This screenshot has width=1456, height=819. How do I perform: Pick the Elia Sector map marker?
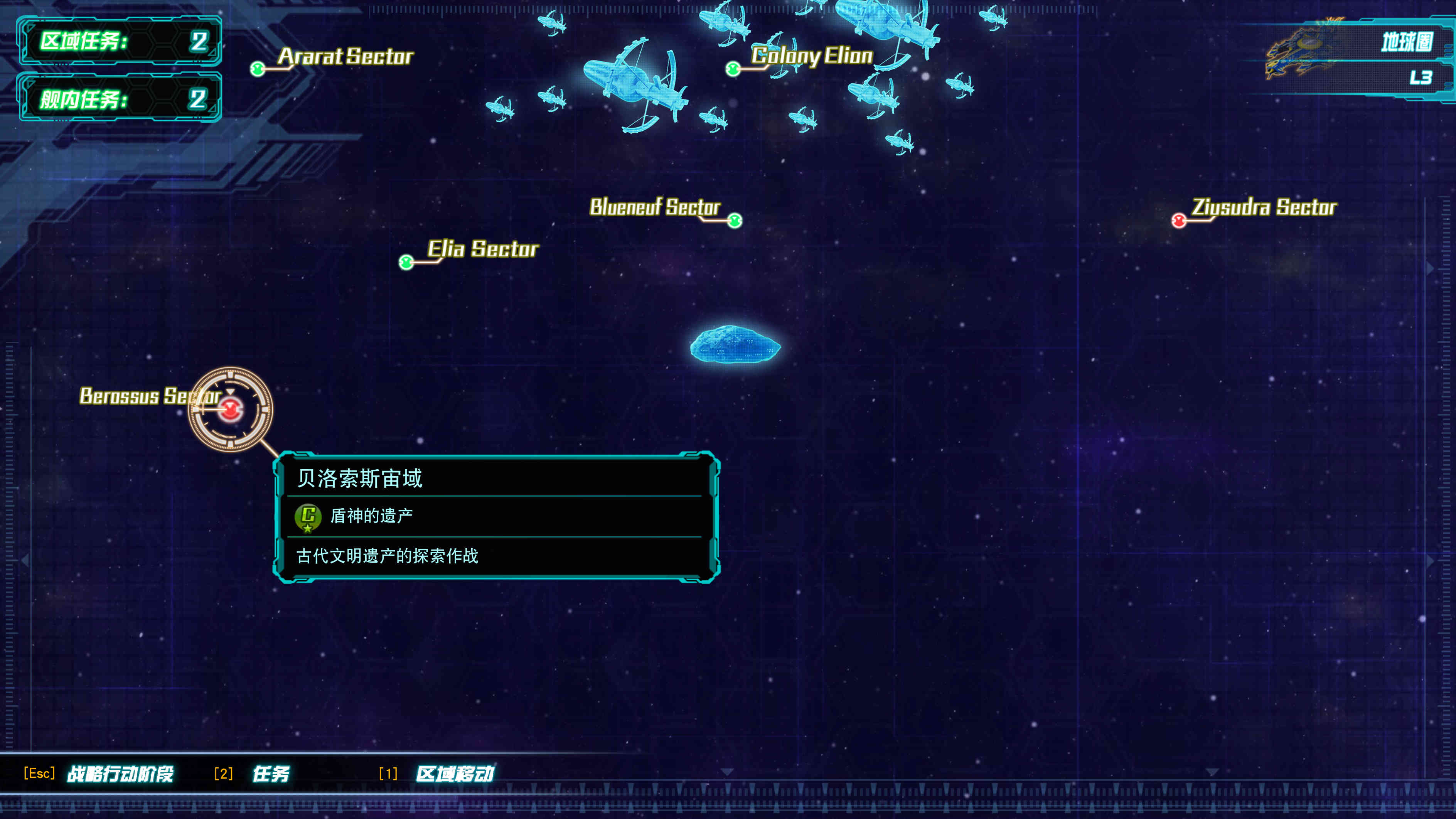[406, 262]
